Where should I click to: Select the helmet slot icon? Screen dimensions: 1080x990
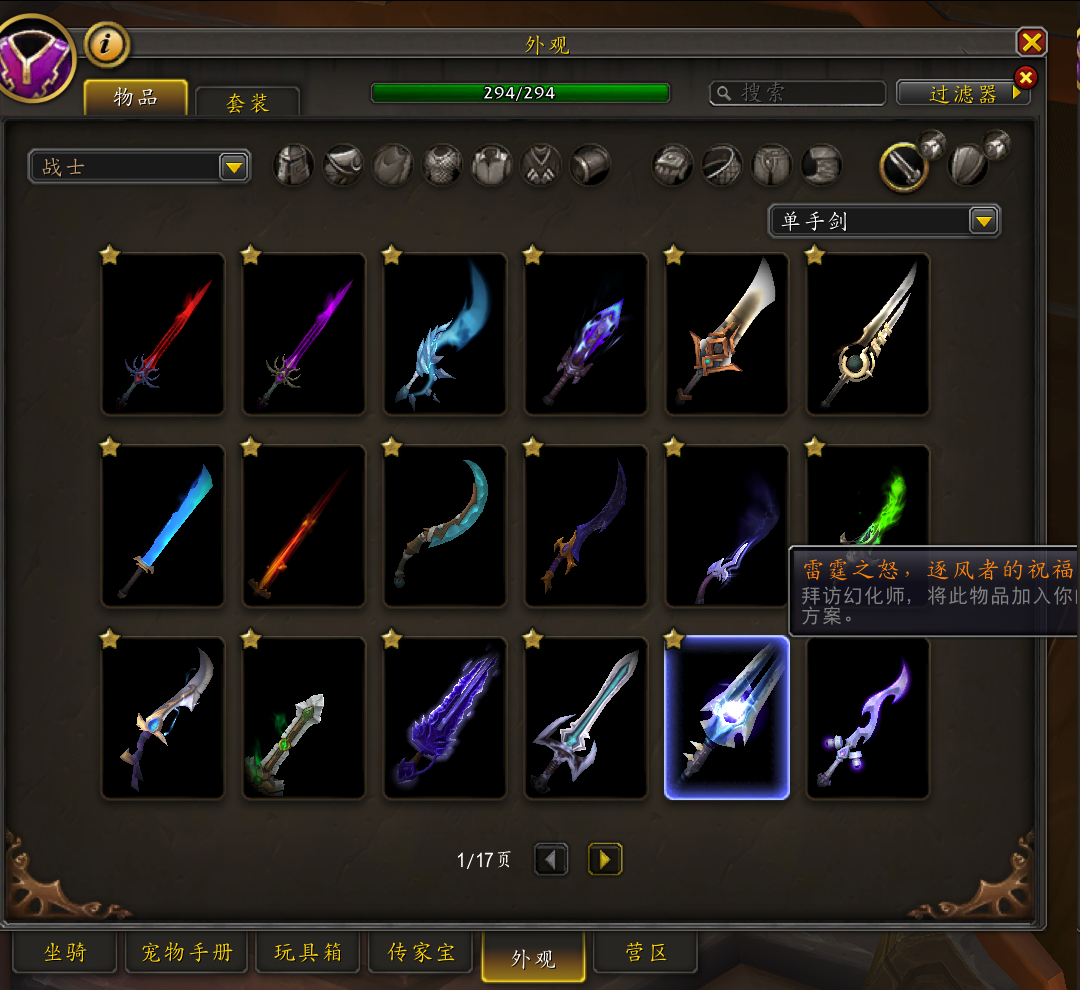[x=294, y=165]
